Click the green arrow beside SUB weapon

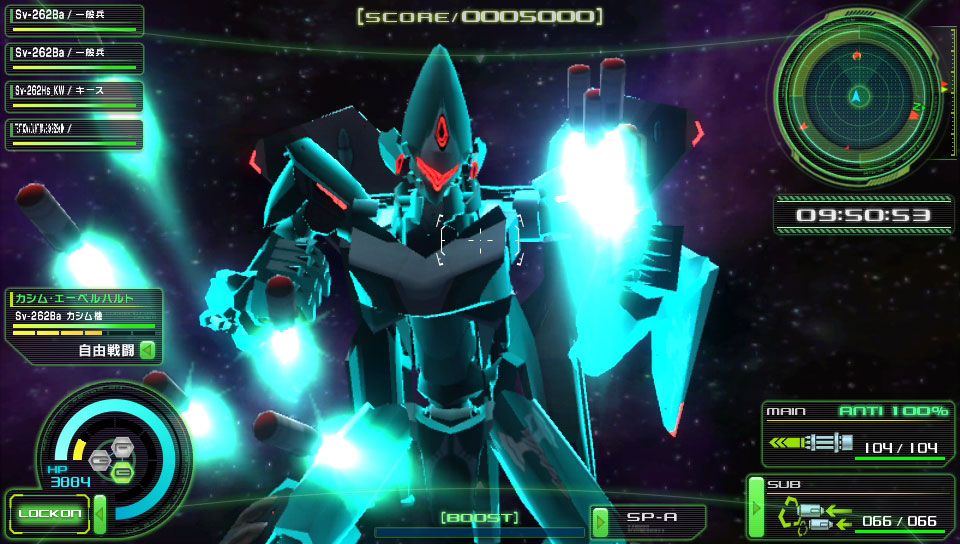pyautogui.click(x=756, y=510)
